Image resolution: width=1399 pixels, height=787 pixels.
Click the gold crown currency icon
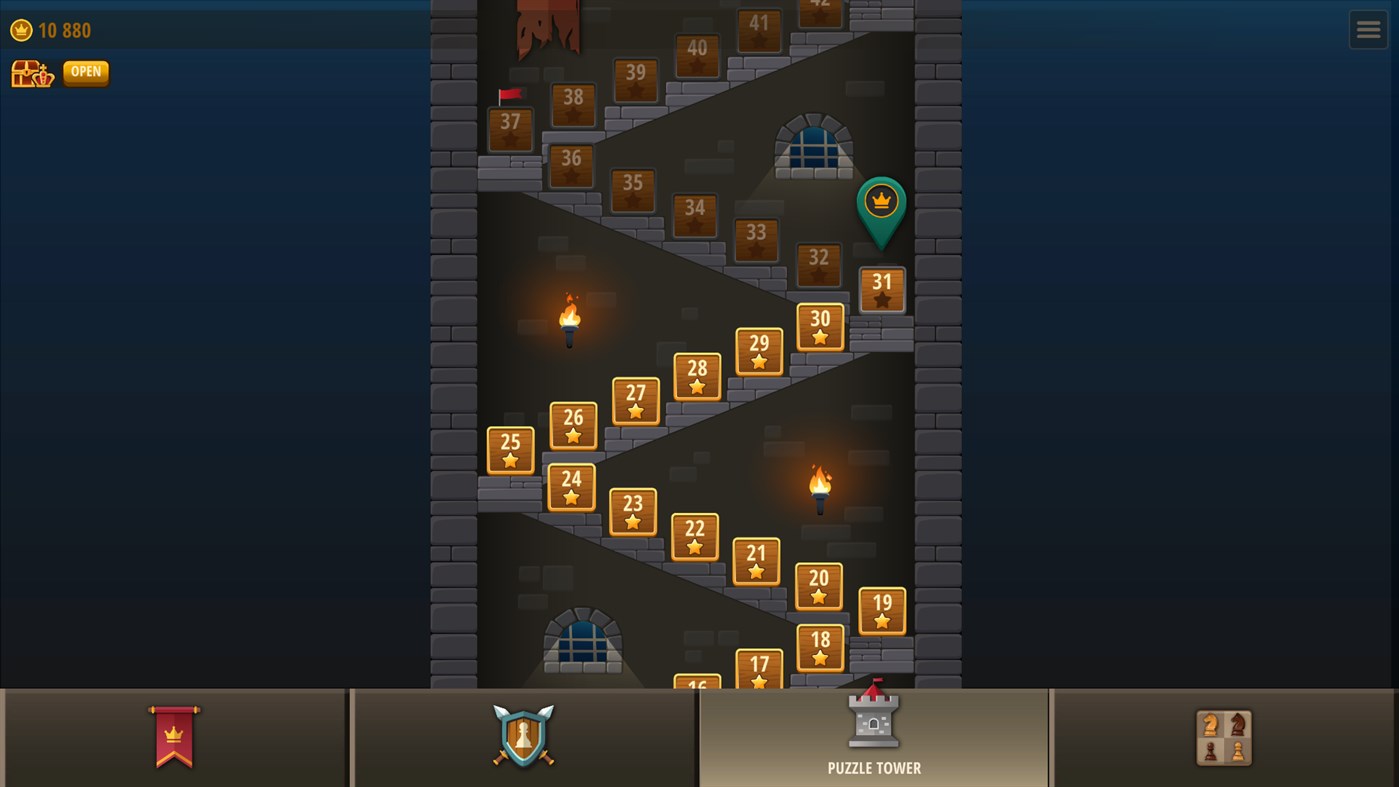pos(20,30)
